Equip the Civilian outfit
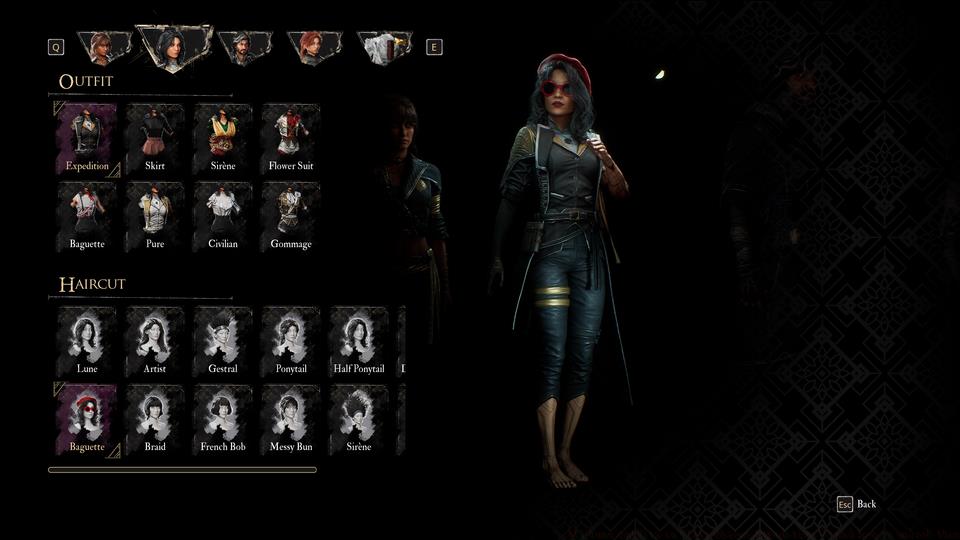Image resolution: width=960 pixels, height=540 pixels. [x=223, y=216]
